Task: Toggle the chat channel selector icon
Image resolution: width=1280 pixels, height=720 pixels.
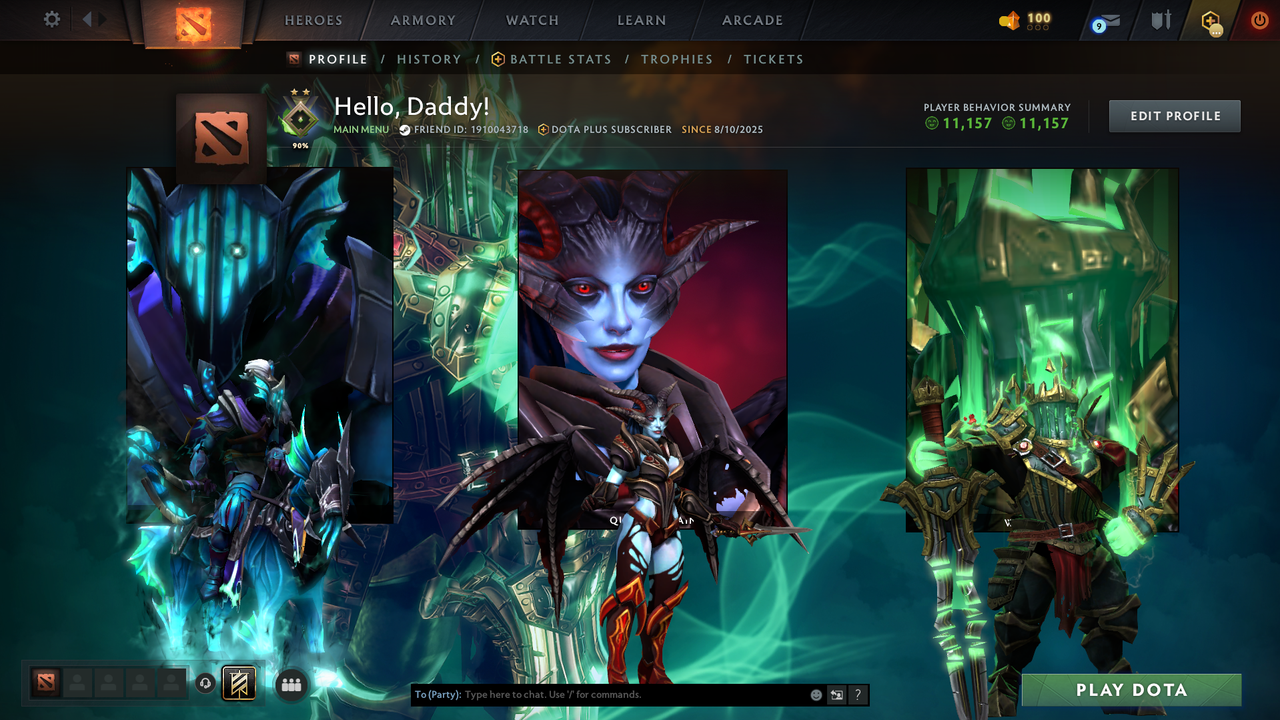Action: point(836,694)
